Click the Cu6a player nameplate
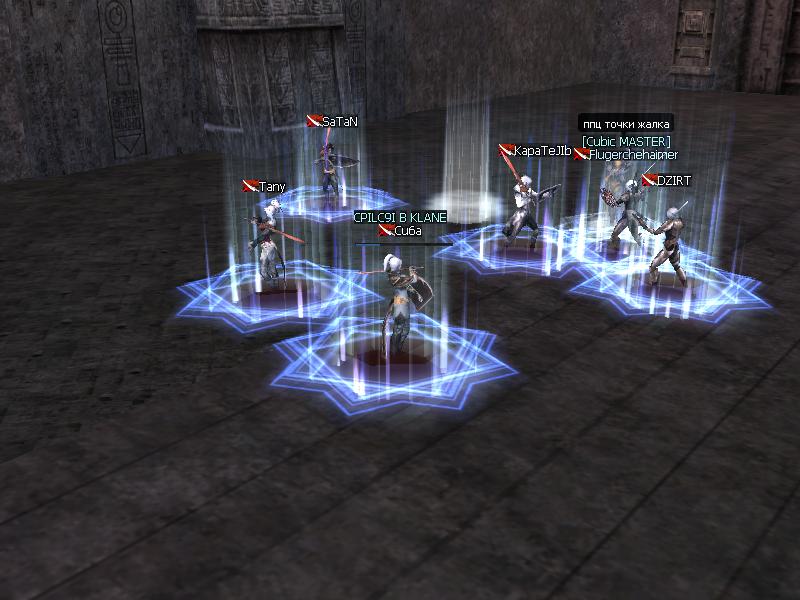The image size is (800, 600). tap(408, 231)
